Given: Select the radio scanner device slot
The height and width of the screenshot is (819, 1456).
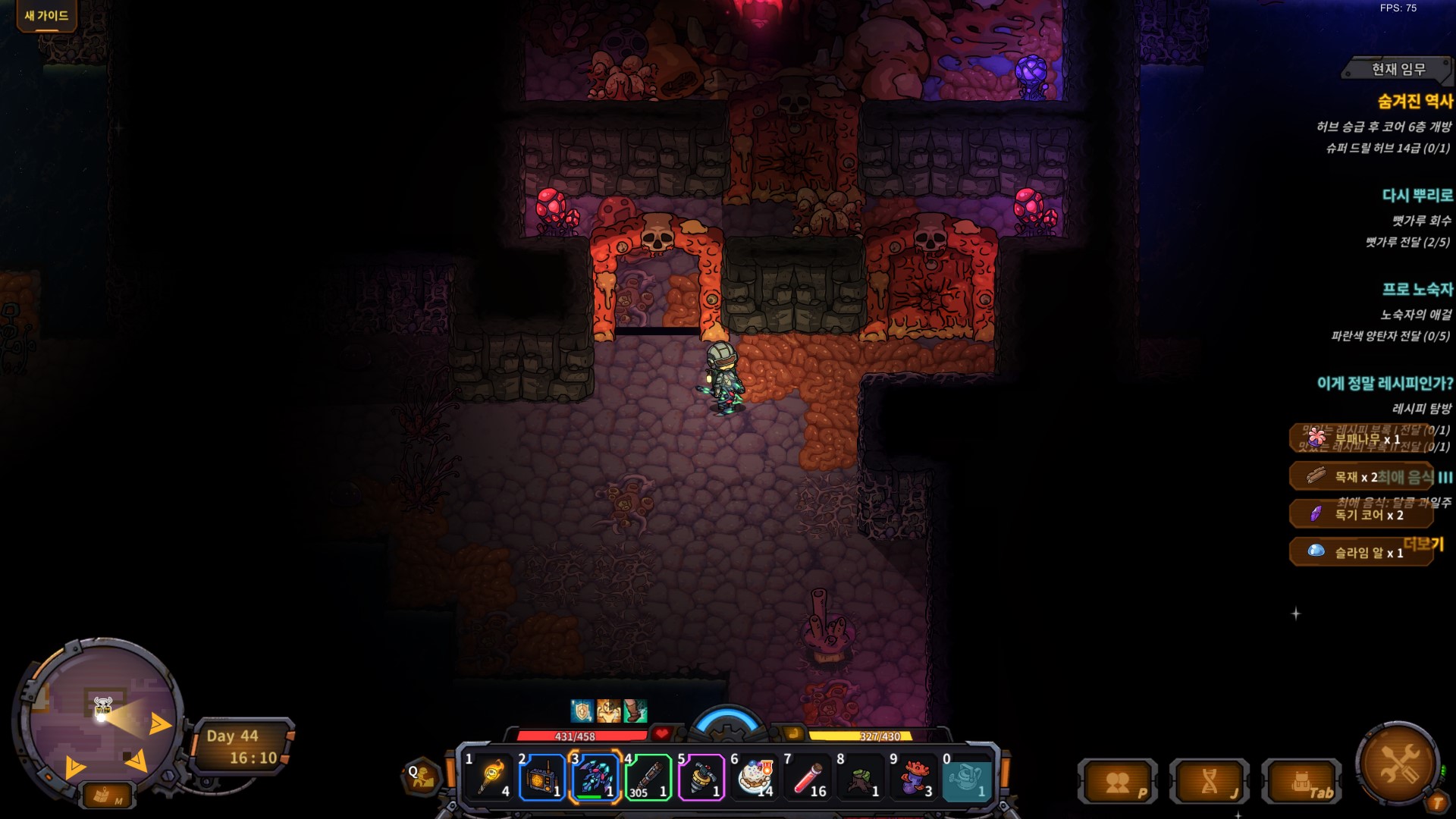Looking at the screenshot, I should pos(542,777).
